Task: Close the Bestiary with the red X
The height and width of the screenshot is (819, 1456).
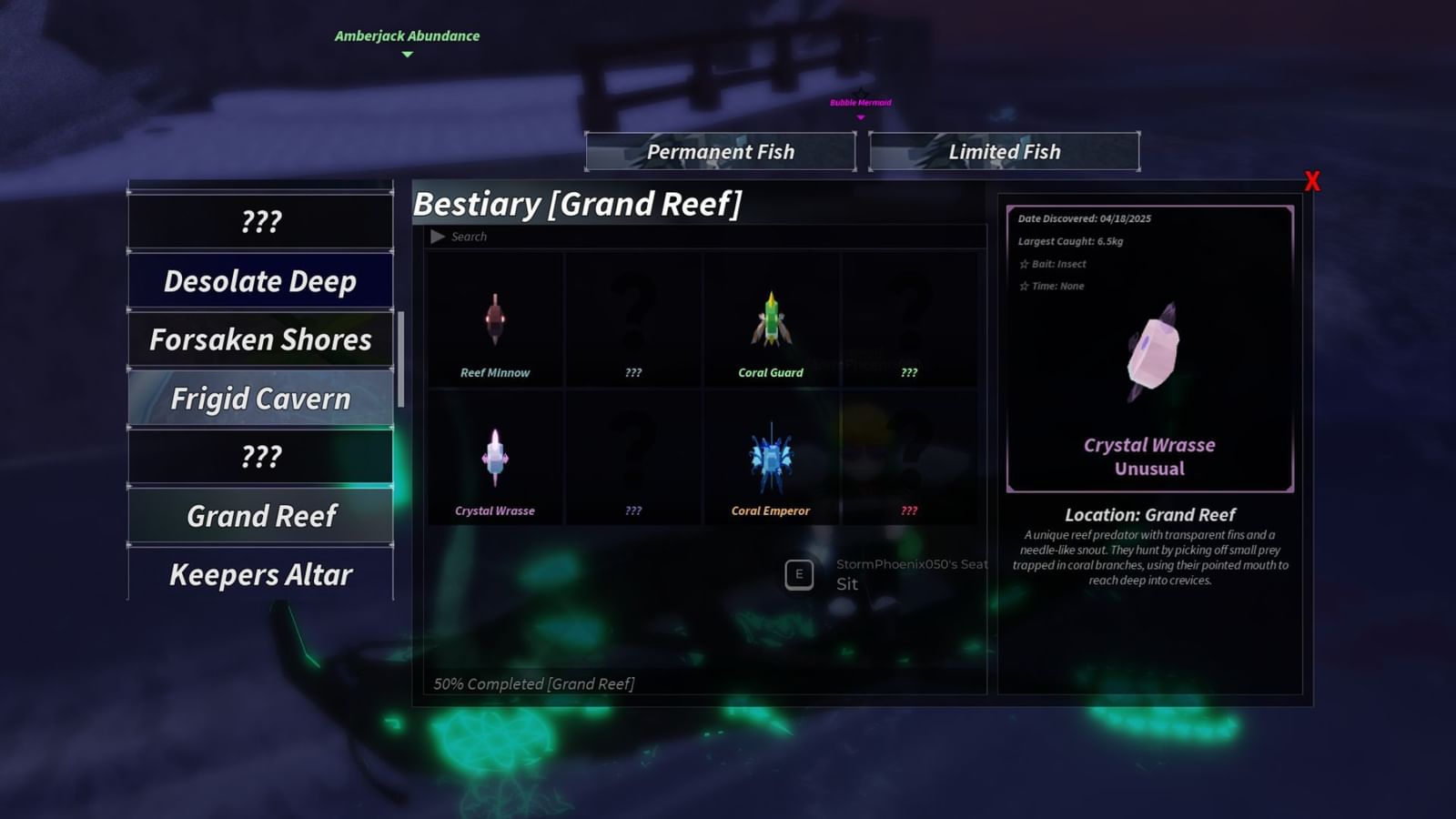Action: click(1311, 181)
